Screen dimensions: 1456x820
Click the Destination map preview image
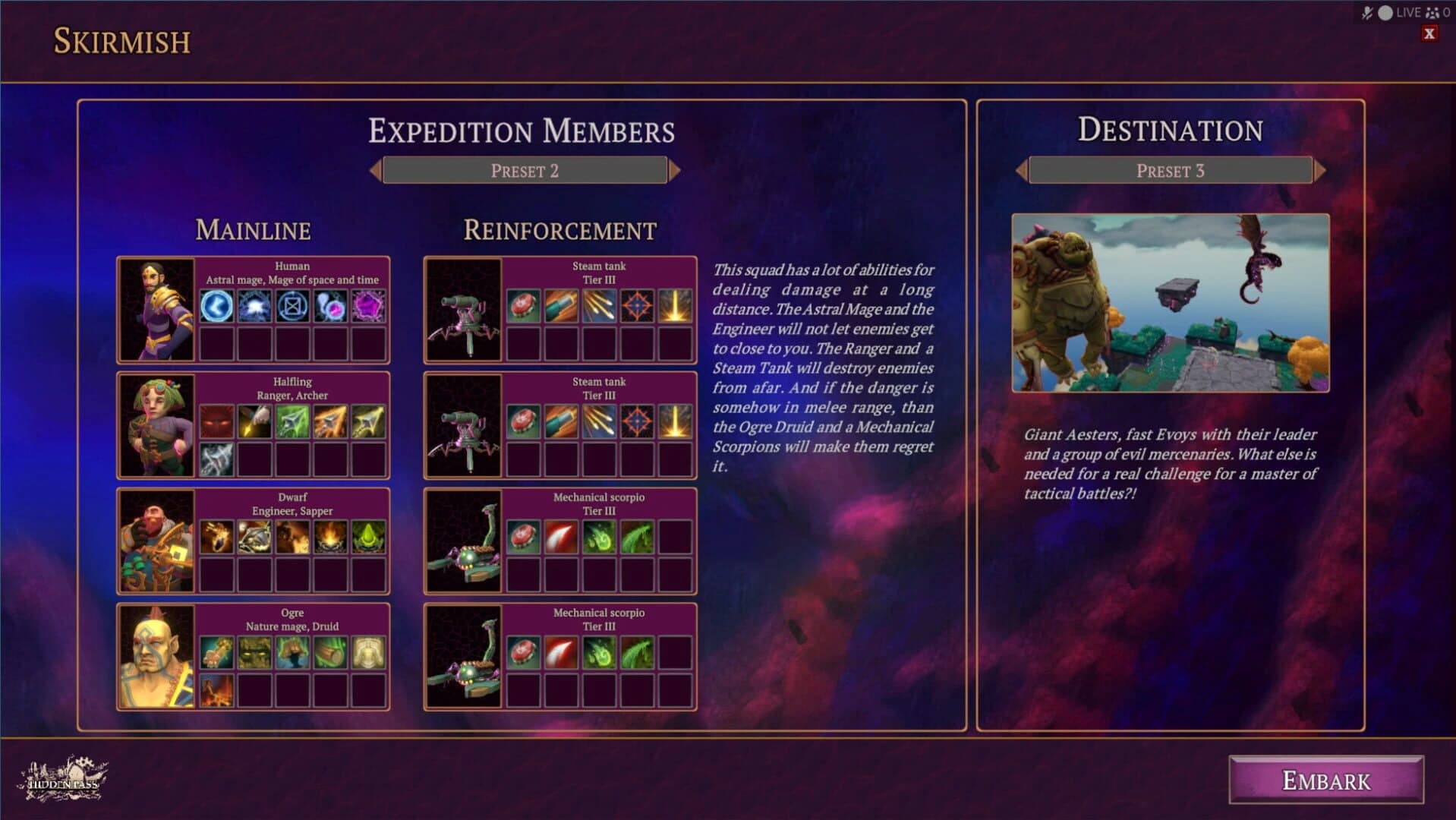click(1172, 303)
